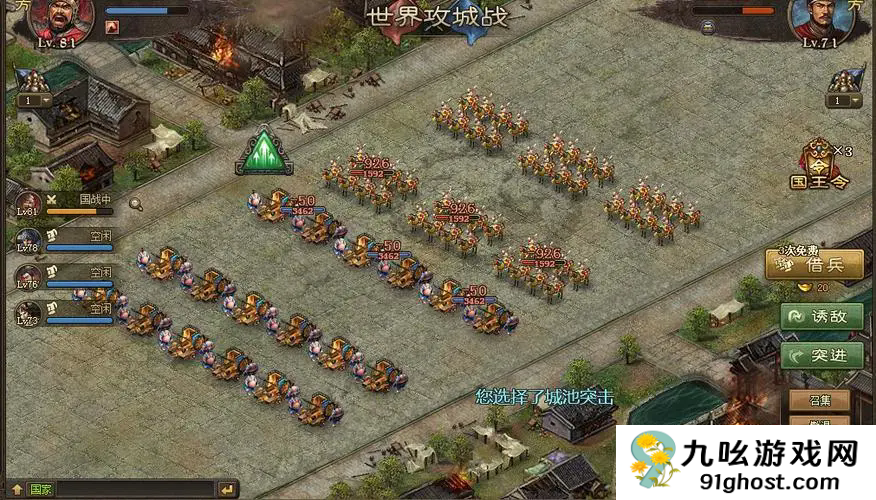Click the green triangle formation icon
This screenshot has width=876, height=500.
pyautogui.click(x=264, y=152)
